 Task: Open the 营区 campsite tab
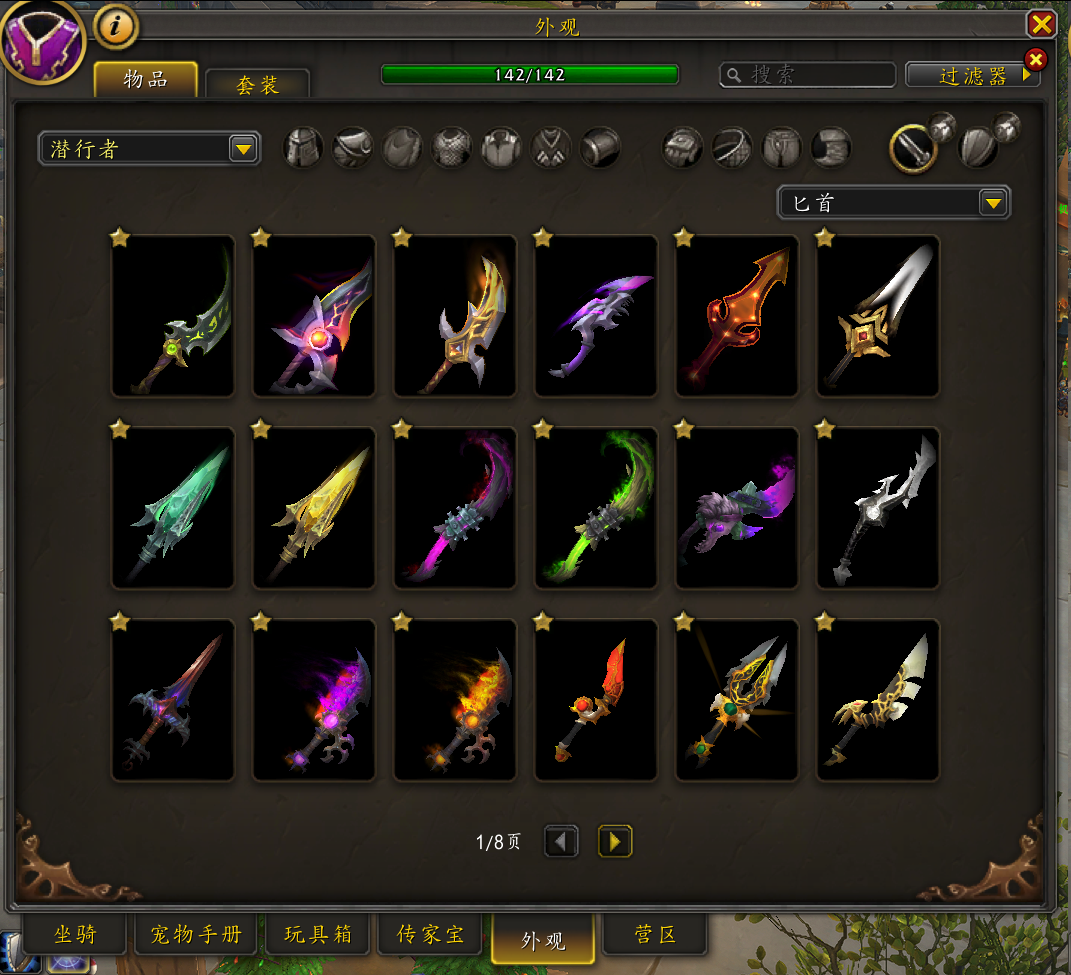point(655,936)
